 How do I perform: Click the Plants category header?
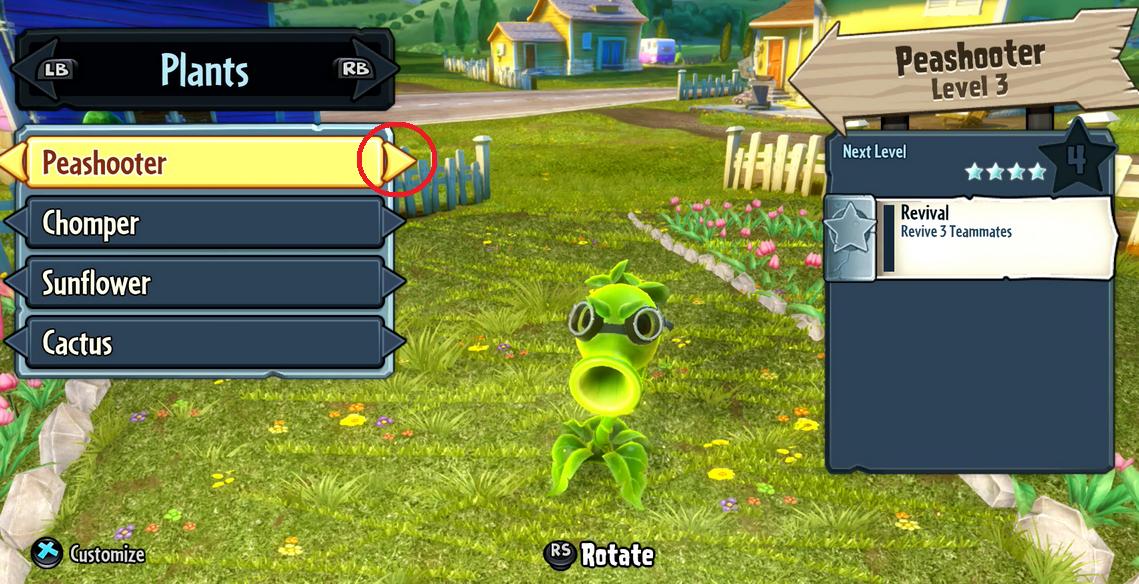click(204, 69)
